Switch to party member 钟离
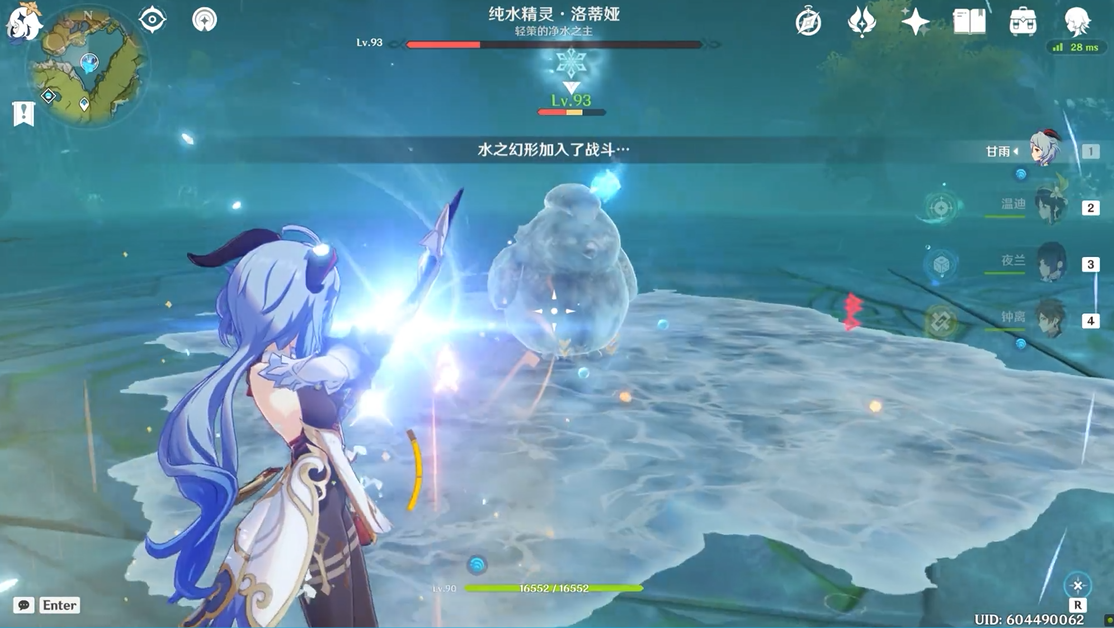This screenshot has height=628, width=1114. 1050,320
